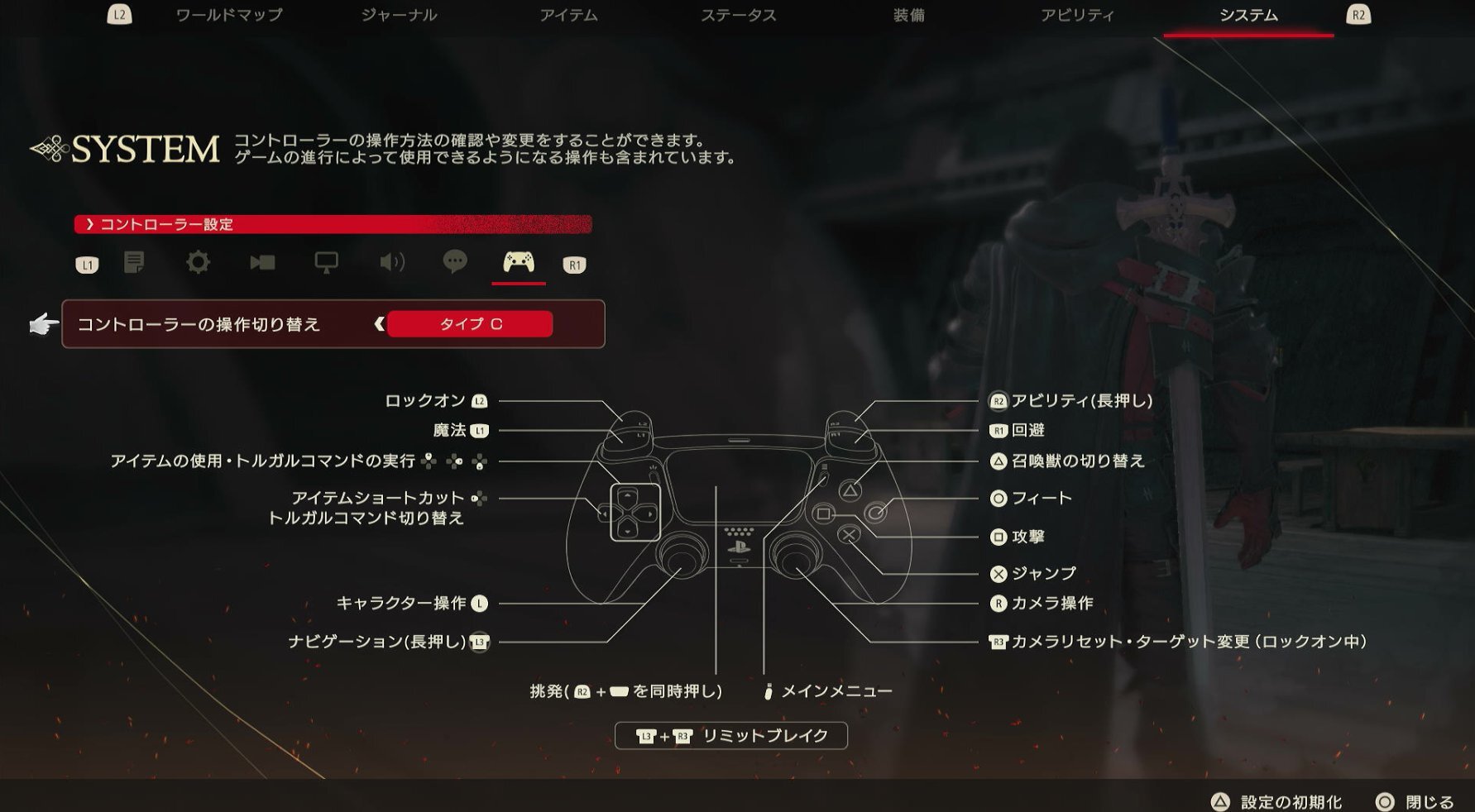Open the document page settings icon
Screen dimensions: 1475x812
[x=134, y=263]
